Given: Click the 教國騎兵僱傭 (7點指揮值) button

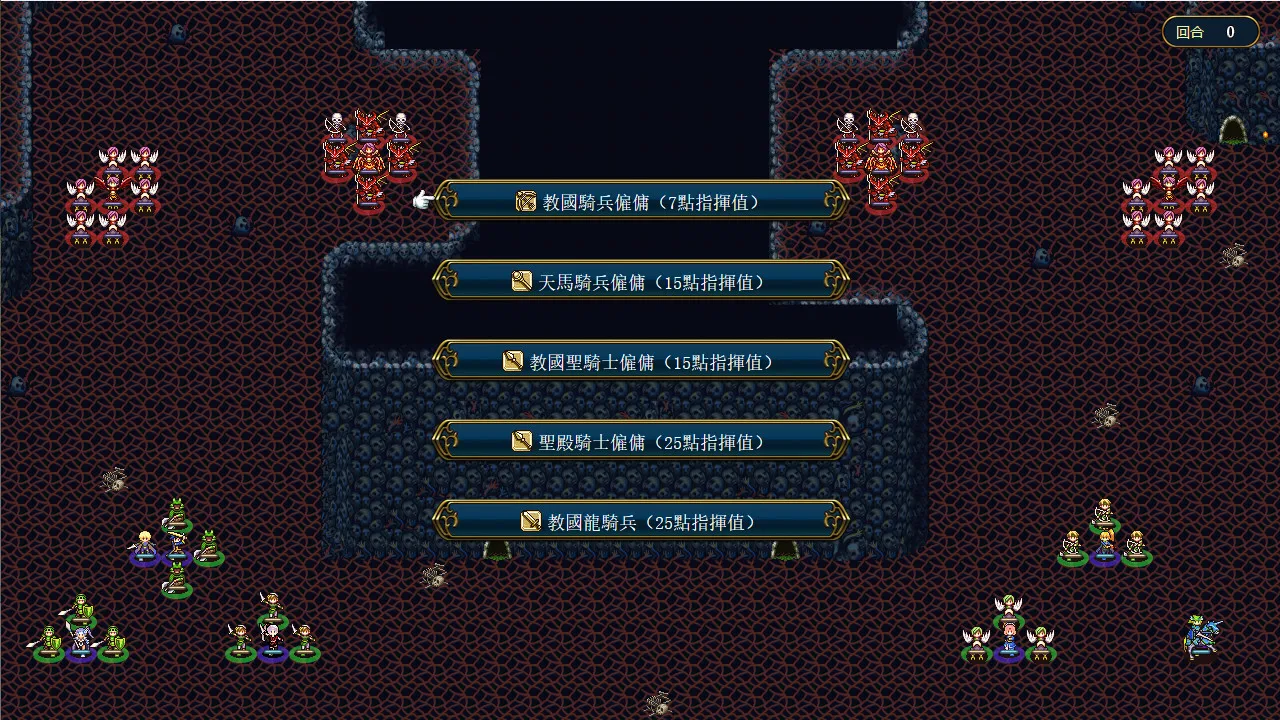Looking at the screenshot, I should [x=640, y=200].
